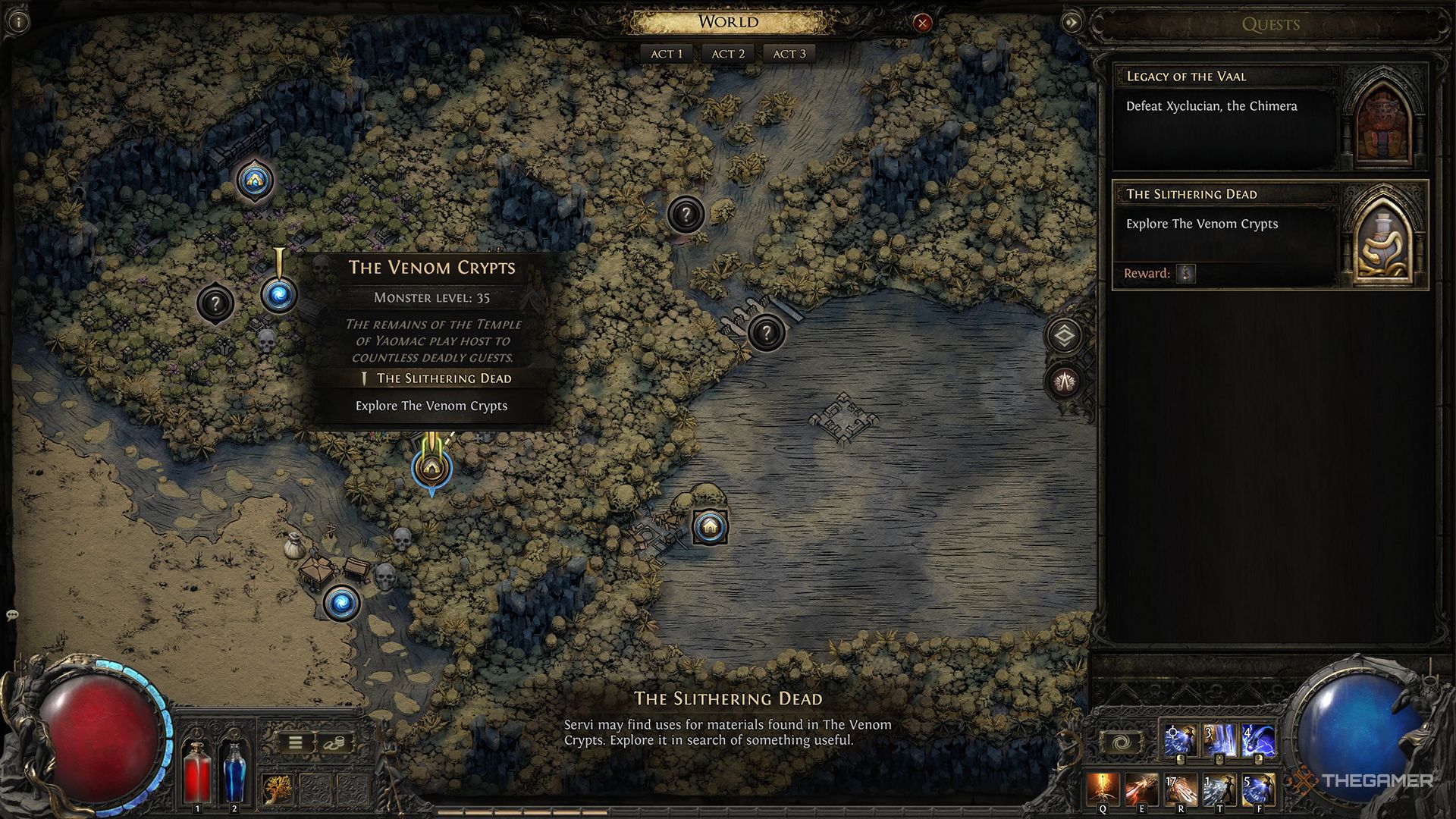
Task: Open the info button in the corner
Action: click(x=18, y=21)
